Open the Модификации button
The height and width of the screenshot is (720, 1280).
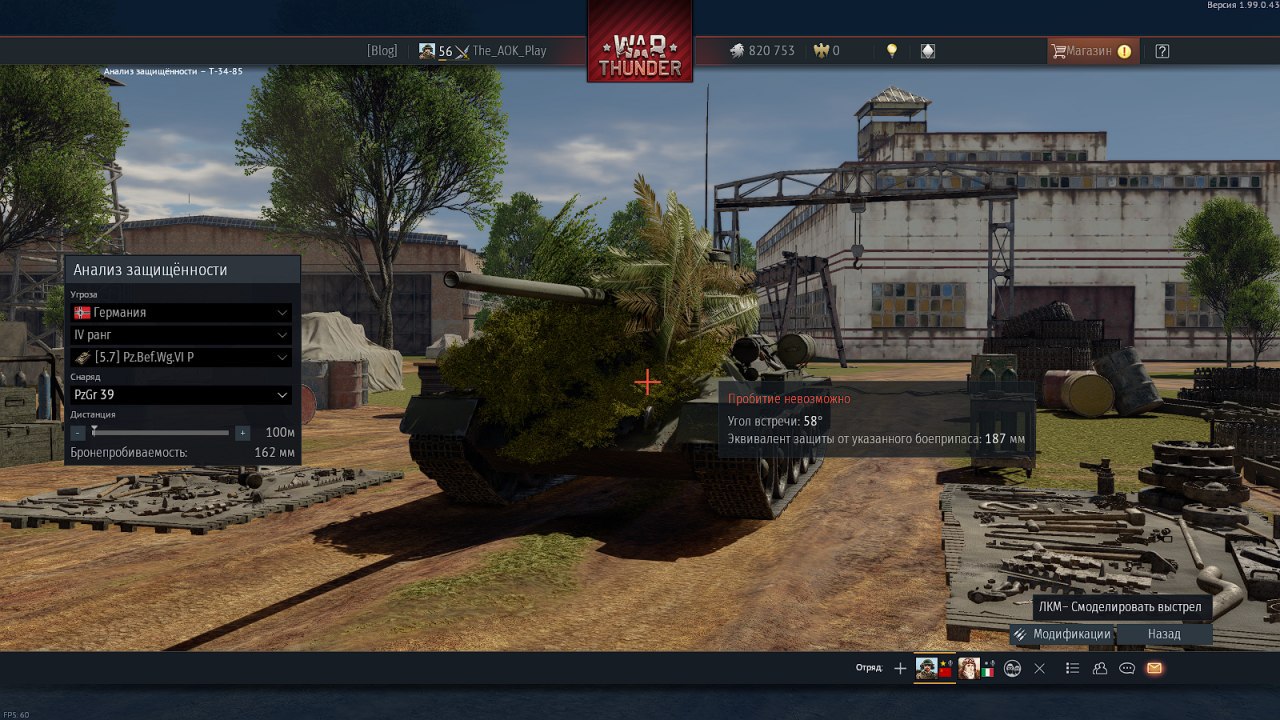click(1062, 634)
